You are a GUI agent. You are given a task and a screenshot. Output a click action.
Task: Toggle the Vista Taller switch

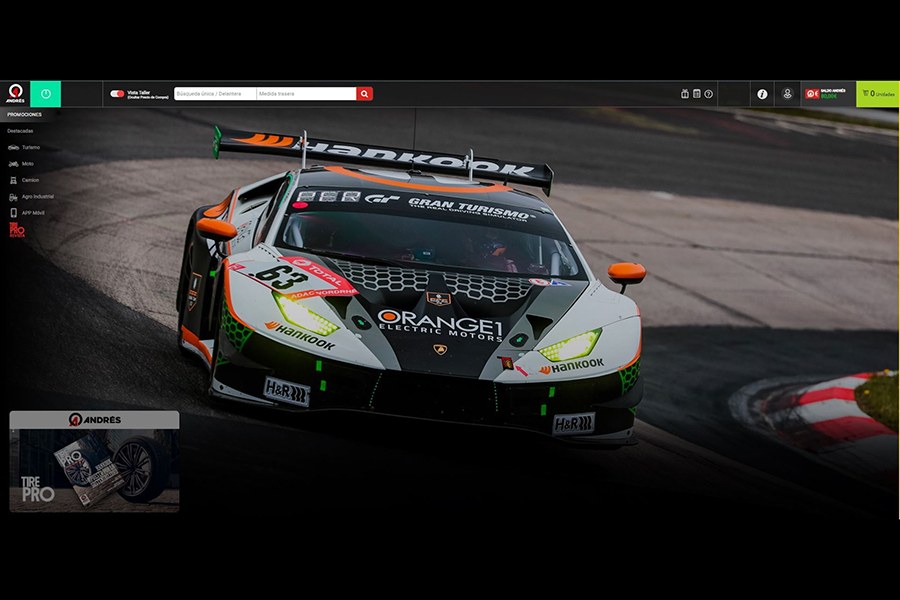pos(117,94)
